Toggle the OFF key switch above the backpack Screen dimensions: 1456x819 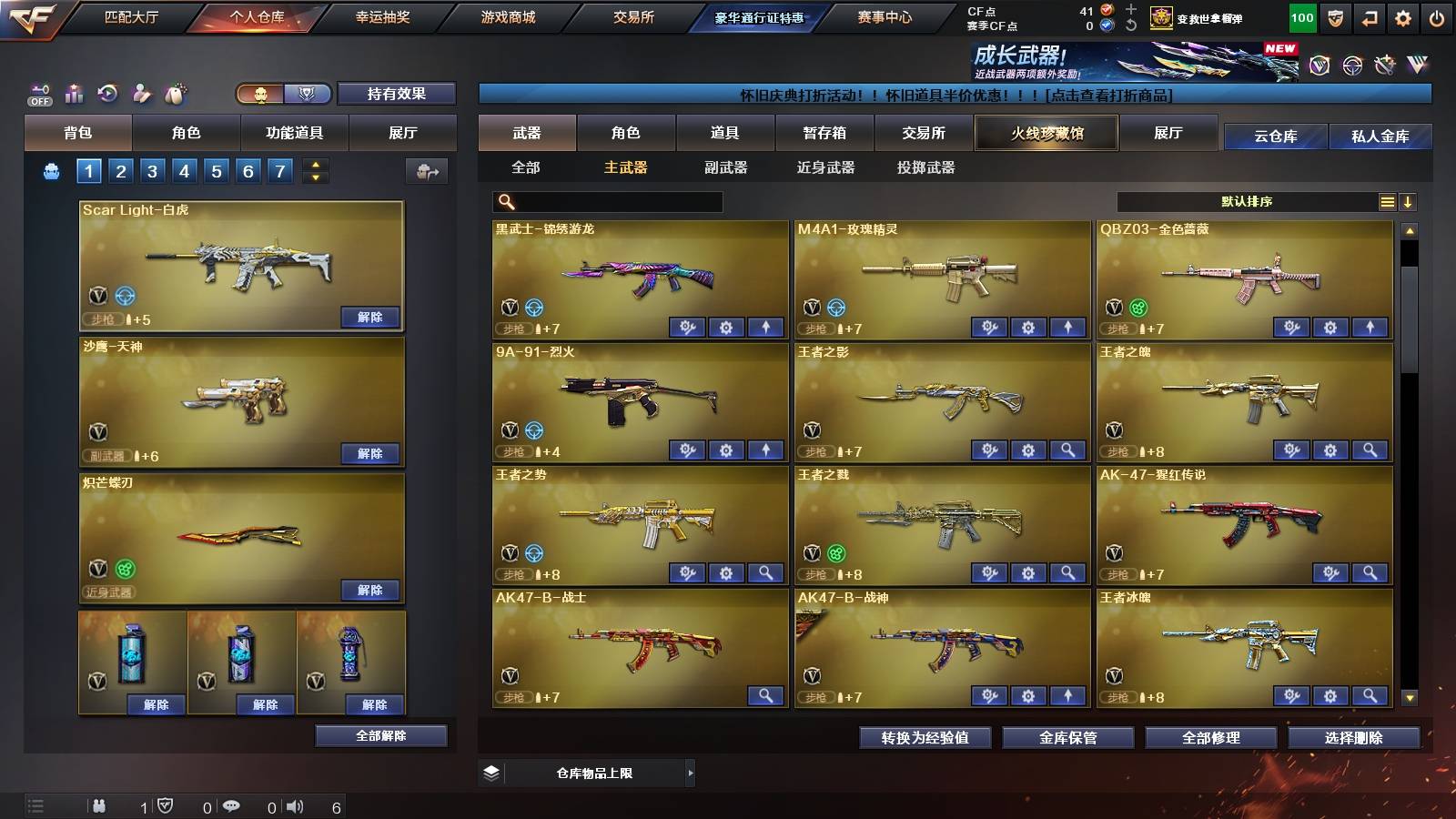tap(38, 93)
